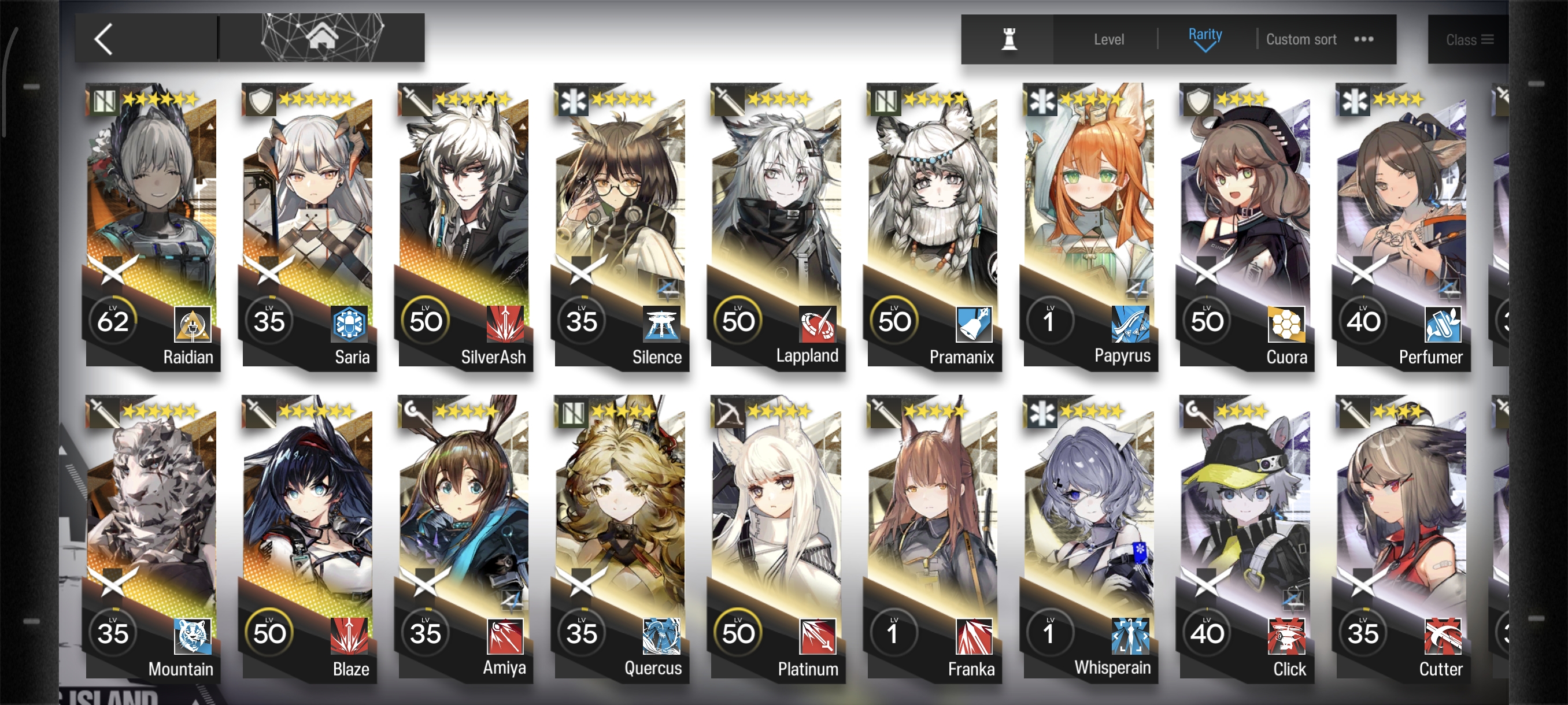Choose the Pramanix operator card

tap(934, 225)
